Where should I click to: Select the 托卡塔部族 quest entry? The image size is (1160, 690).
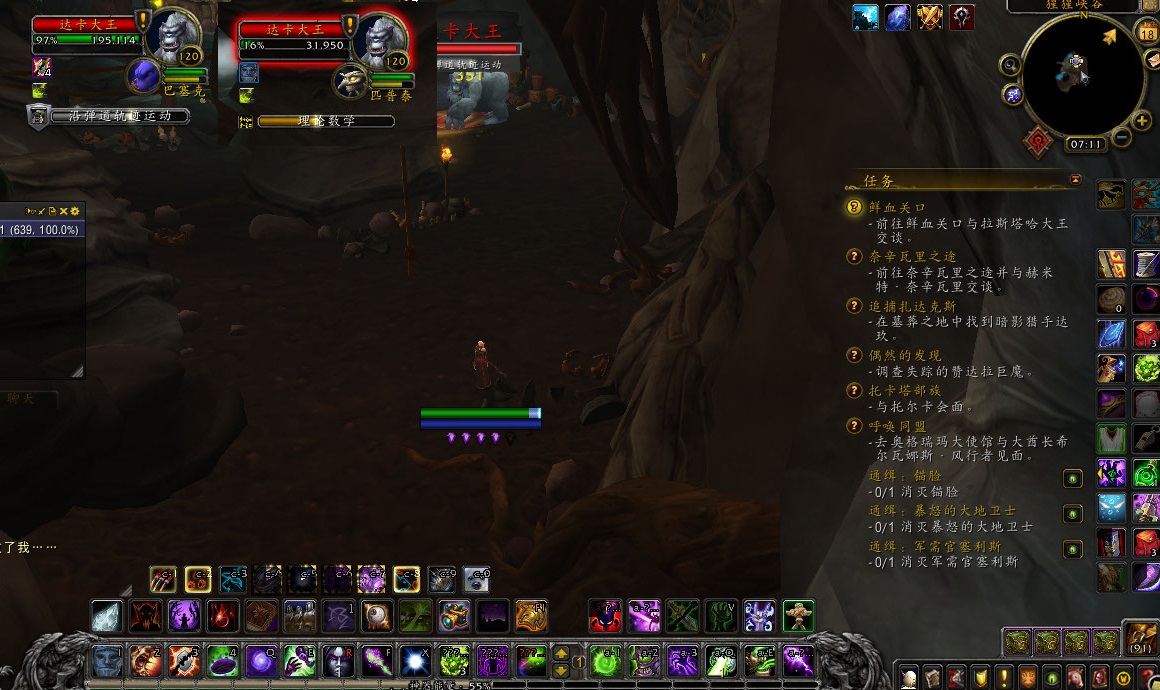pos(904,391)
